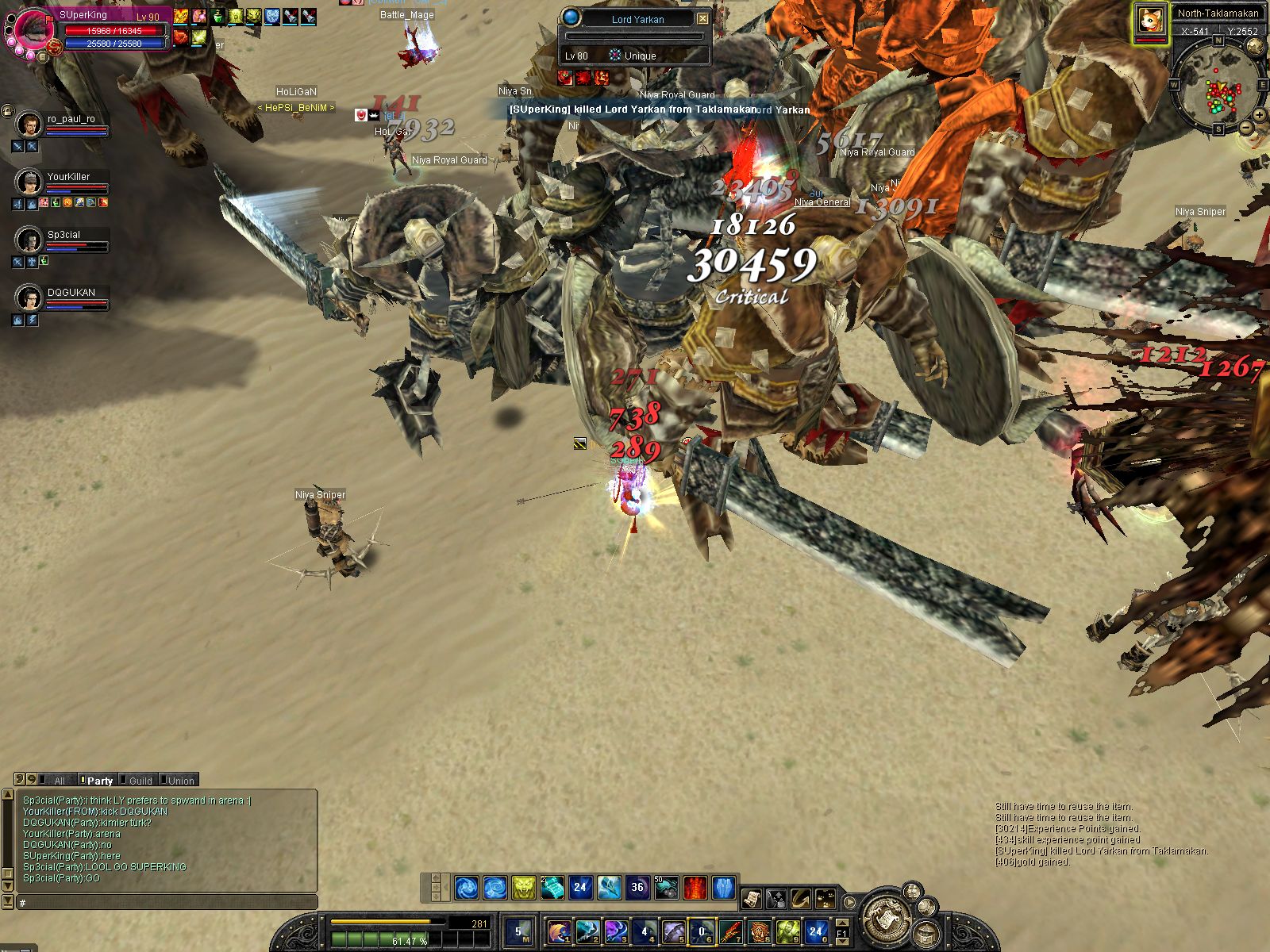Switch chat to the Guild tab

pos(140,781)
